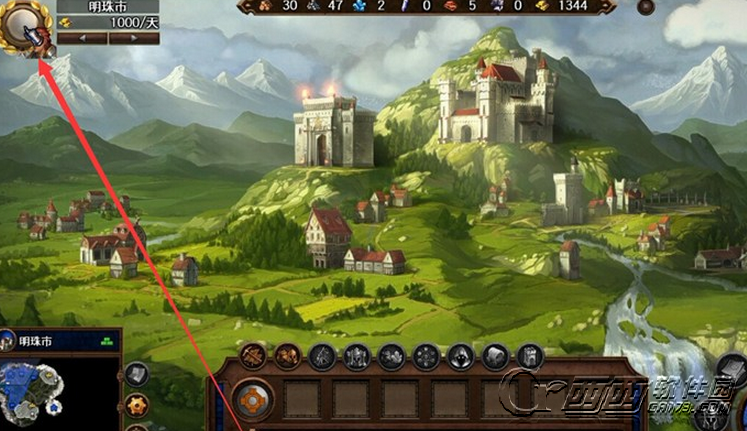The width and height of the screenshot is (747, 431).
Task: Open the folded map button beside the minimap
Action: click(x=137, y=375)
